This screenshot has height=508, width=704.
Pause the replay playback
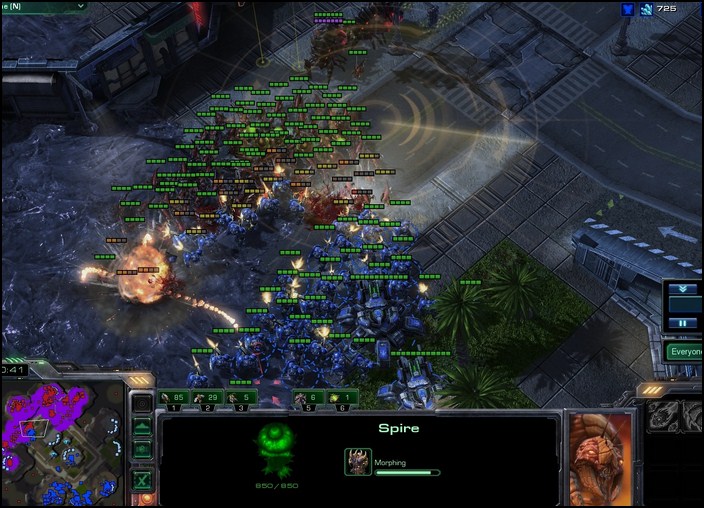(x=683, y=323)
